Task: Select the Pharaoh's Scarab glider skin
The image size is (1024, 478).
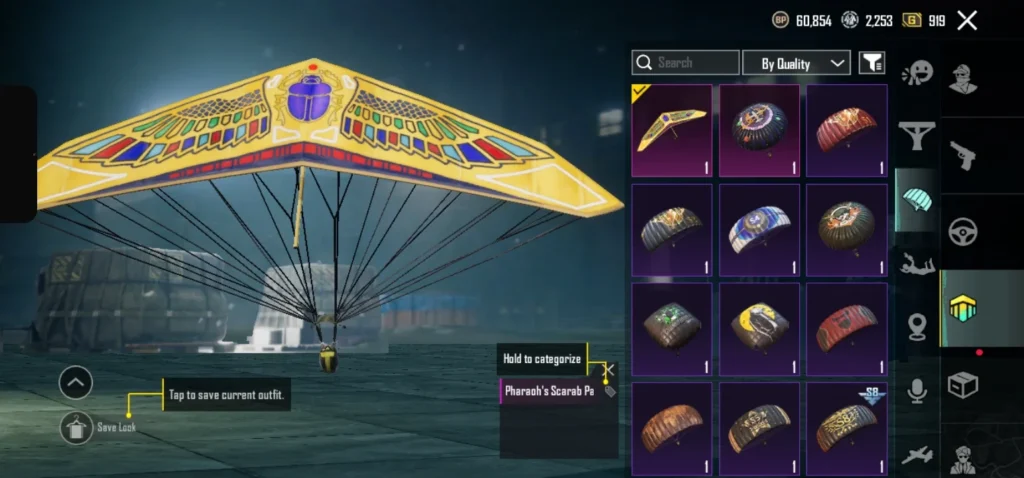Action: [x=671, y=130]
